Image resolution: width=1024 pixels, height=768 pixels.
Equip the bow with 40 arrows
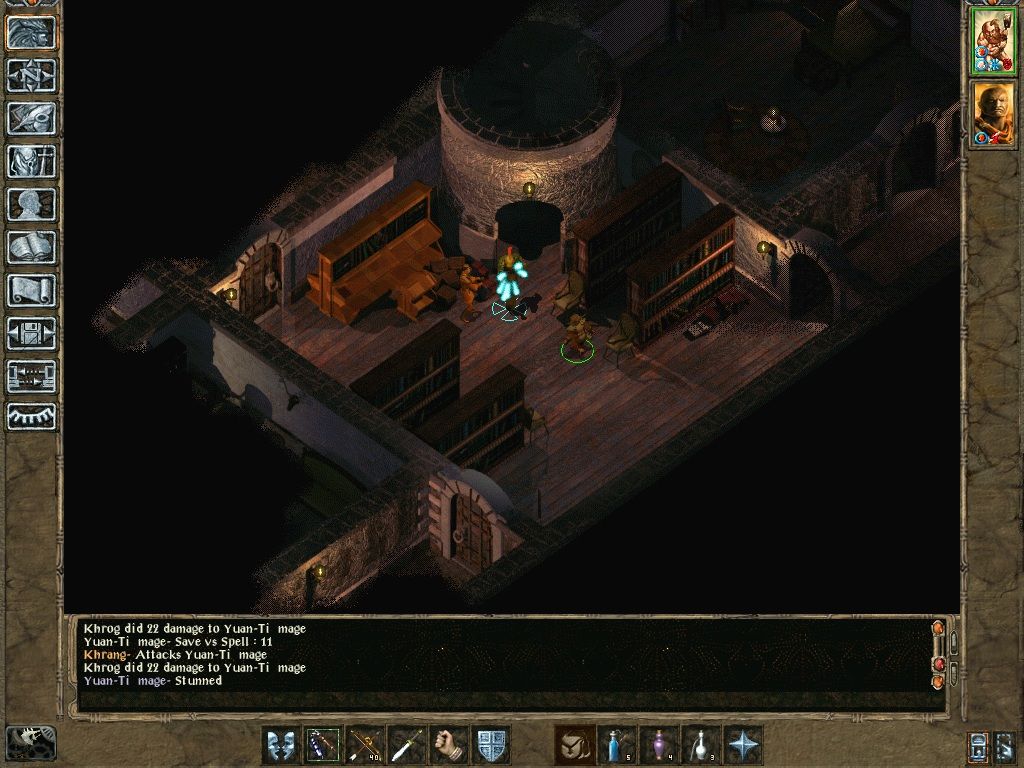click(365, 745)
